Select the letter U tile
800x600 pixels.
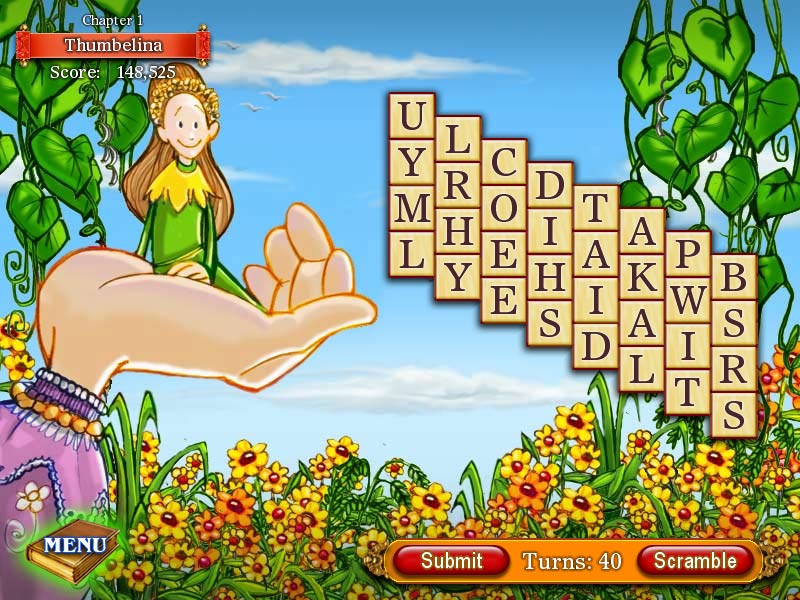[411, 116]
